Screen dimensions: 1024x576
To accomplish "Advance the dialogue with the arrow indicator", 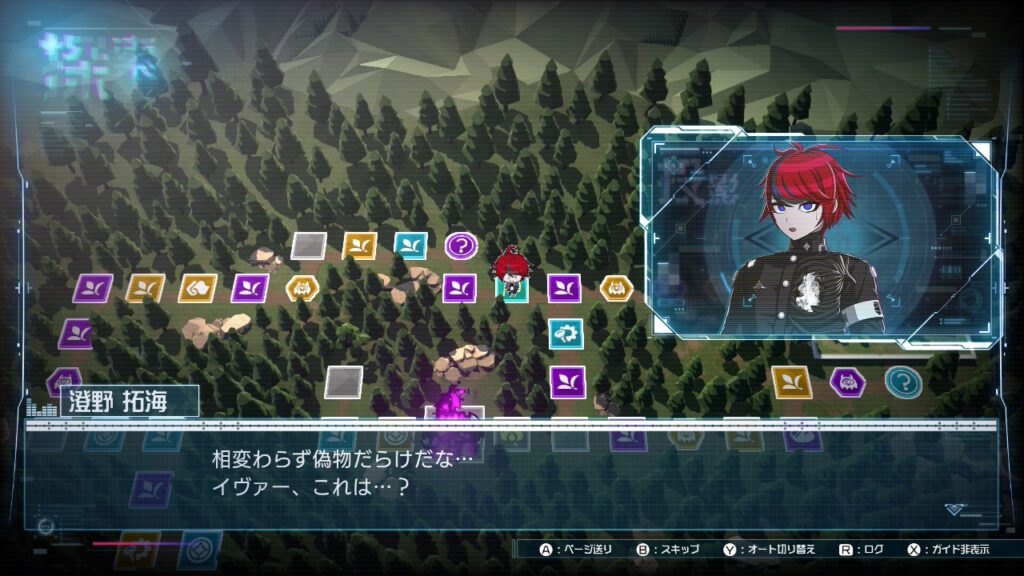I will click(954, 509).
